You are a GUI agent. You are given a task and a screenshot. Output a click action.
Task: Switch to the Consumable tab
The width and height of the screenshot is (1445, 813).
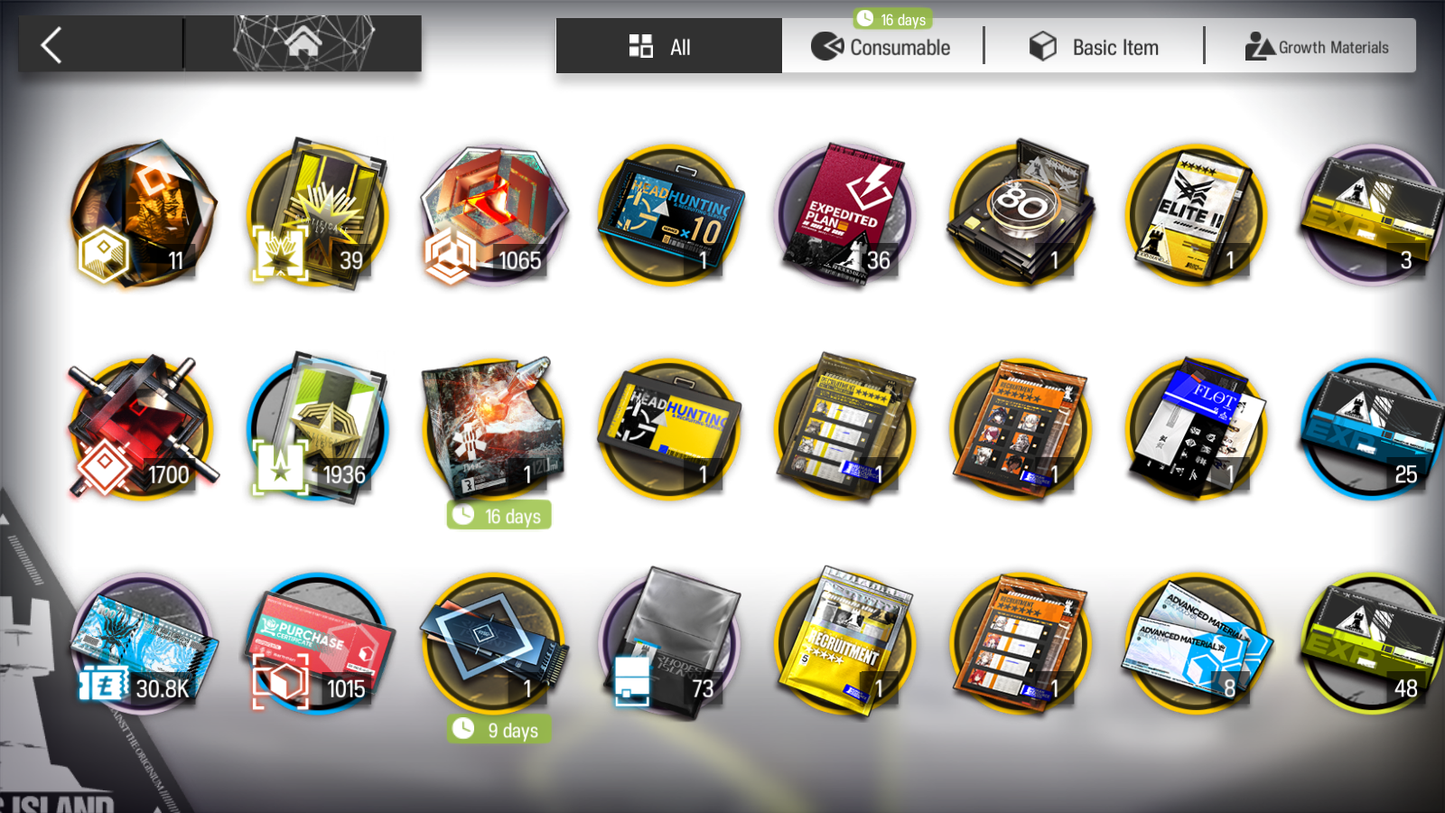point(881,47)
